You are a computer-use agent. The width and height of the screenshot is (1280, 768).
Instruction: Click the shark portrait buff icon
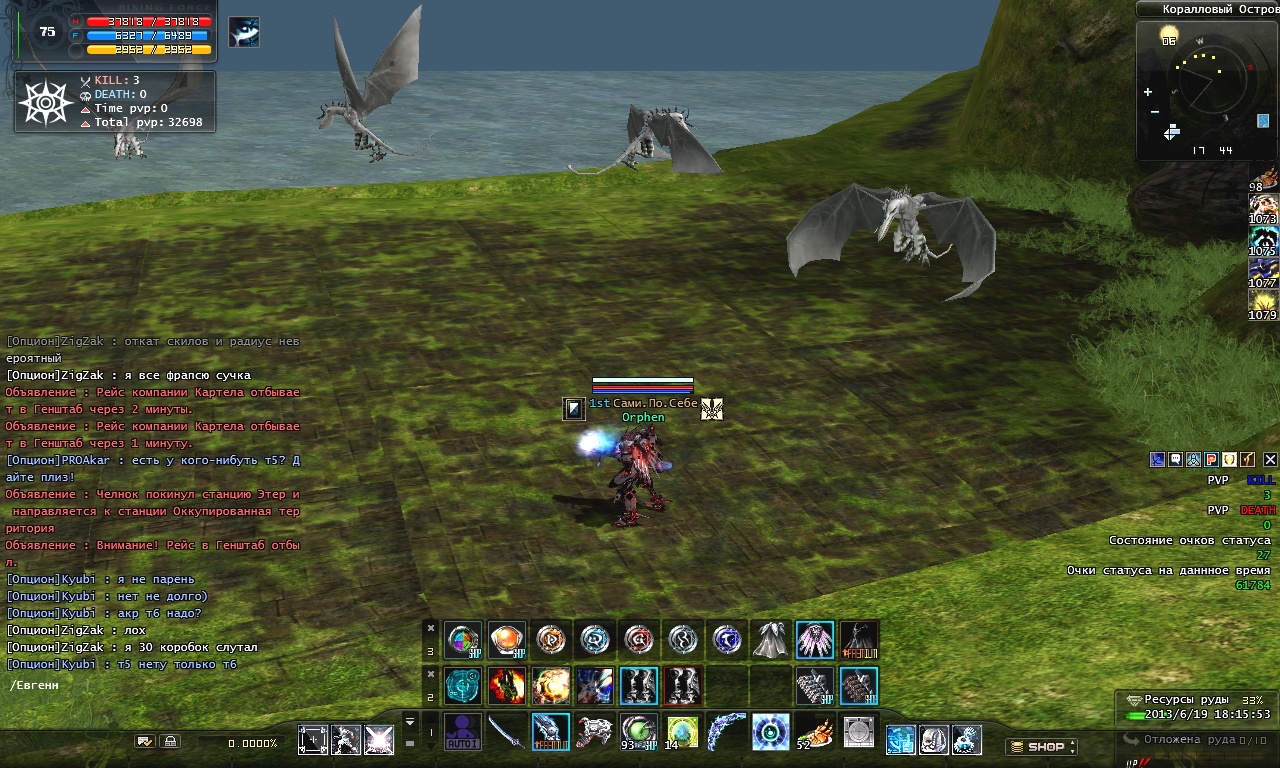pos(244,32)
